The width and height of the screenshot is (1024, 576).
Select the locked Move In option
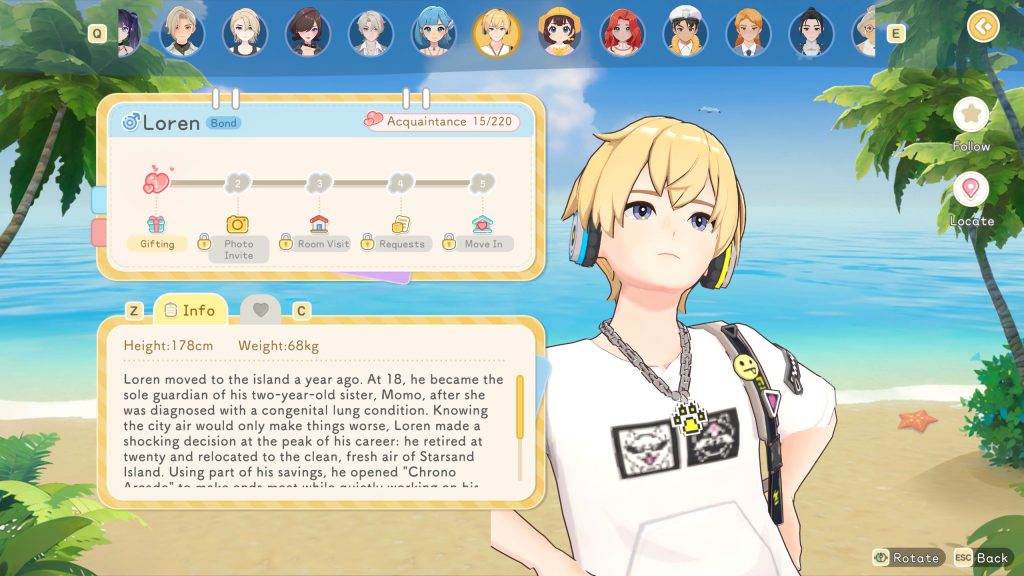483,243
